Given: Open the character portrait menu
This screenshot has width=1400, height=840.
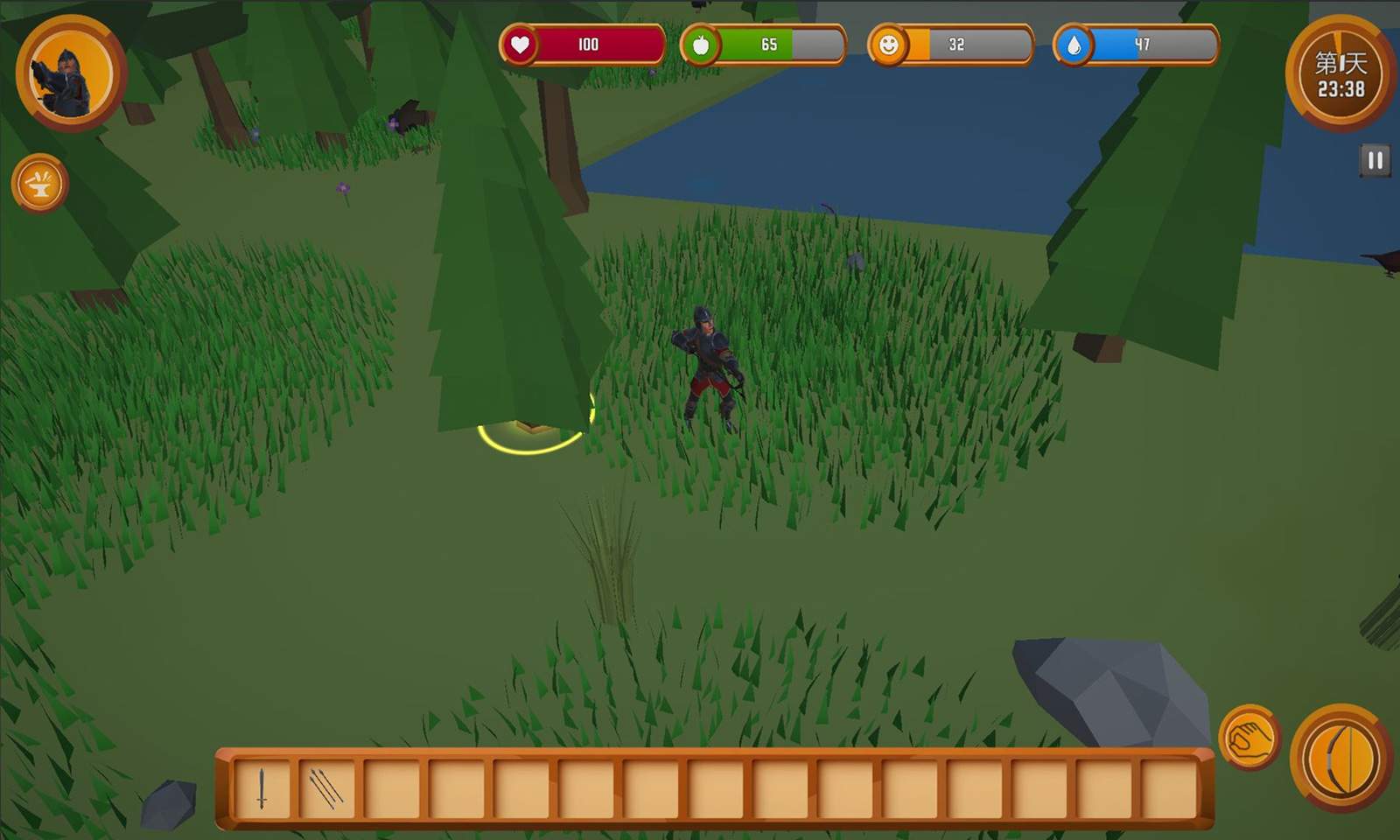Looking at the screenshot, I should pos(70,73).
